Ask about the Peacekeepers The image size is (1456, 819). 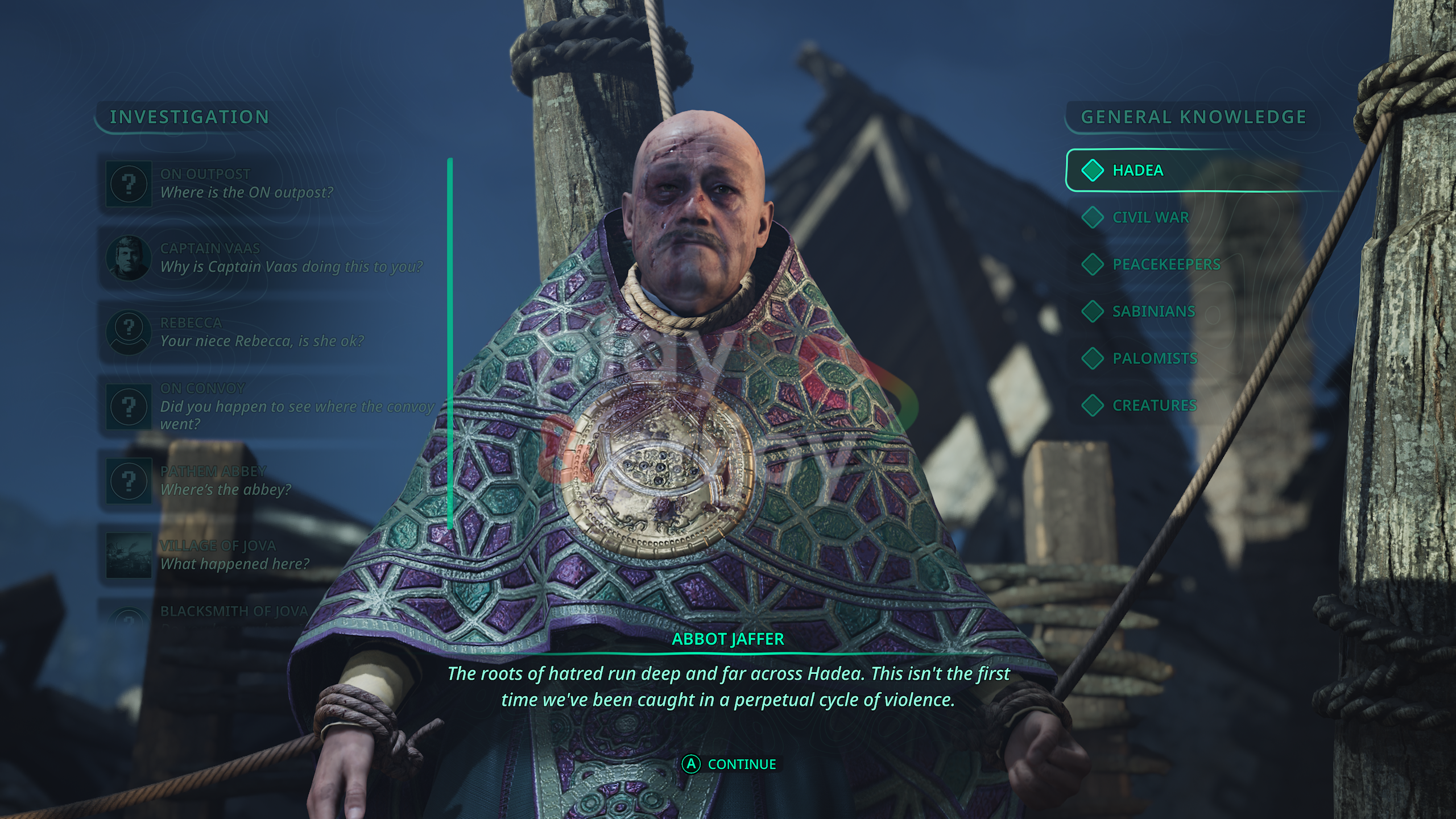point(1166,264)
